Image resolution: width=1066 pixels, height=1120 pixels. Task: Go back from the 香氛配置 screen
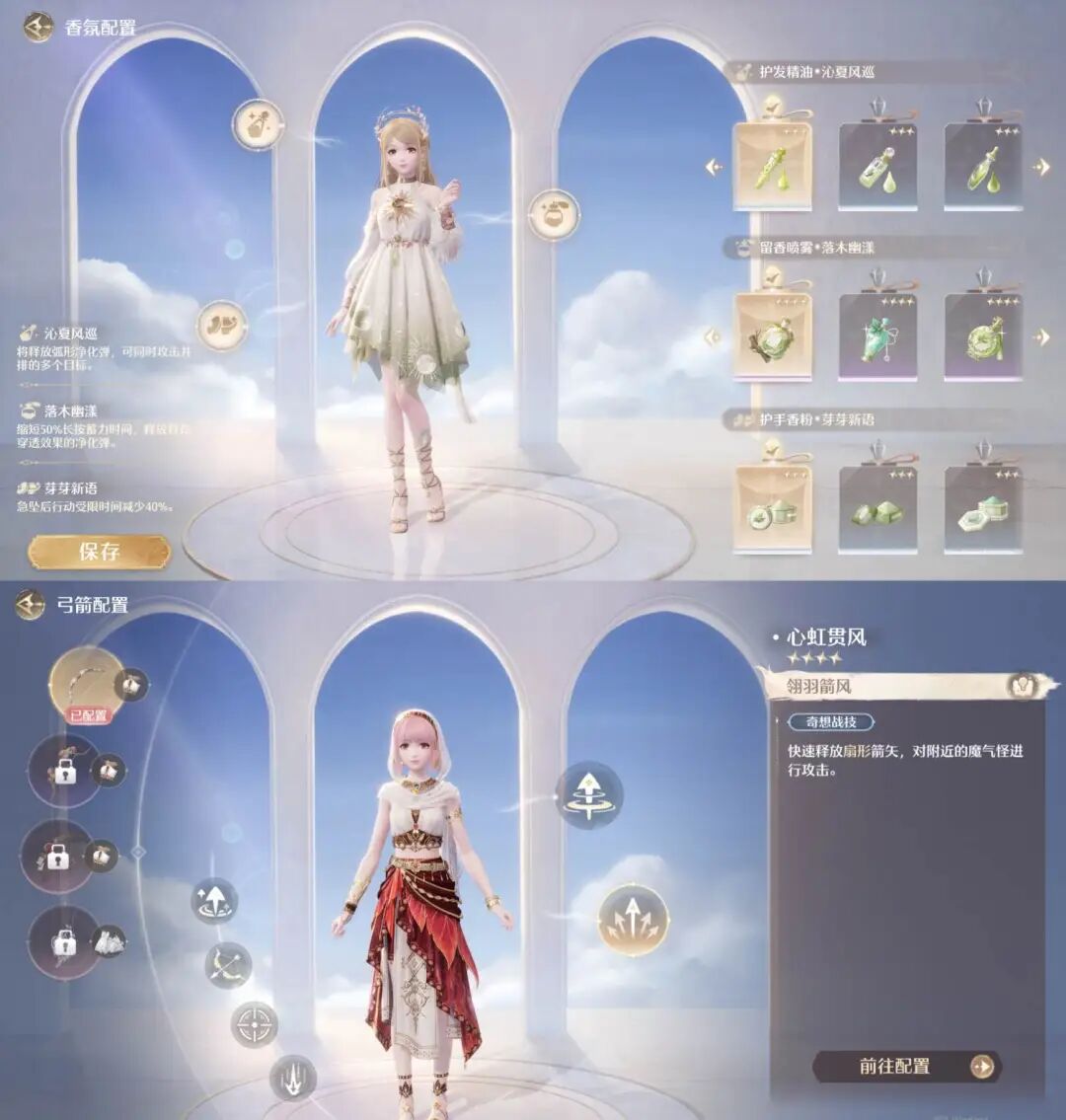38,27
